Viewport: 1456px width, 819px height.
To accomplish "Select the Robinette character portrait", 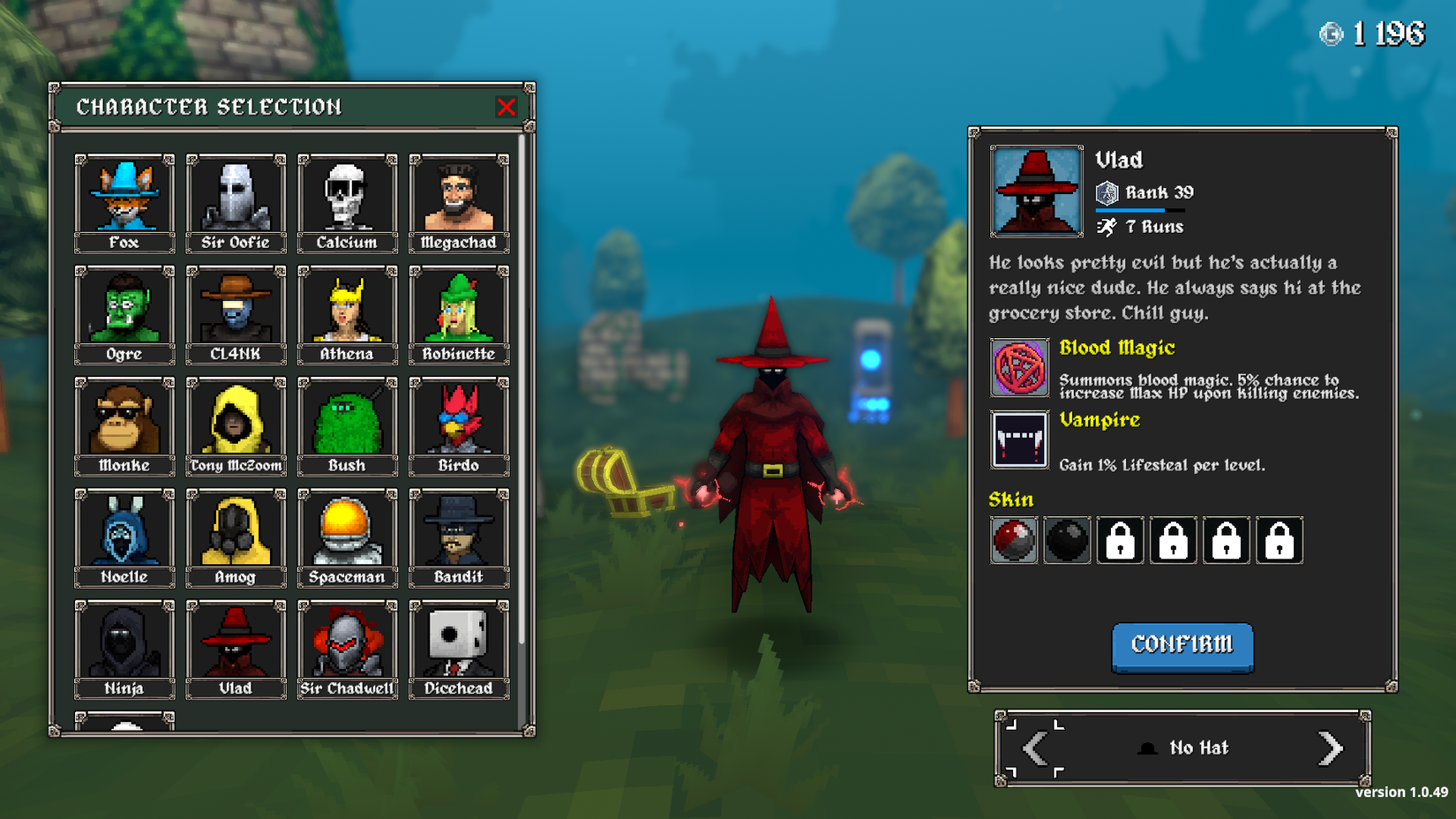I will point(459,306).
